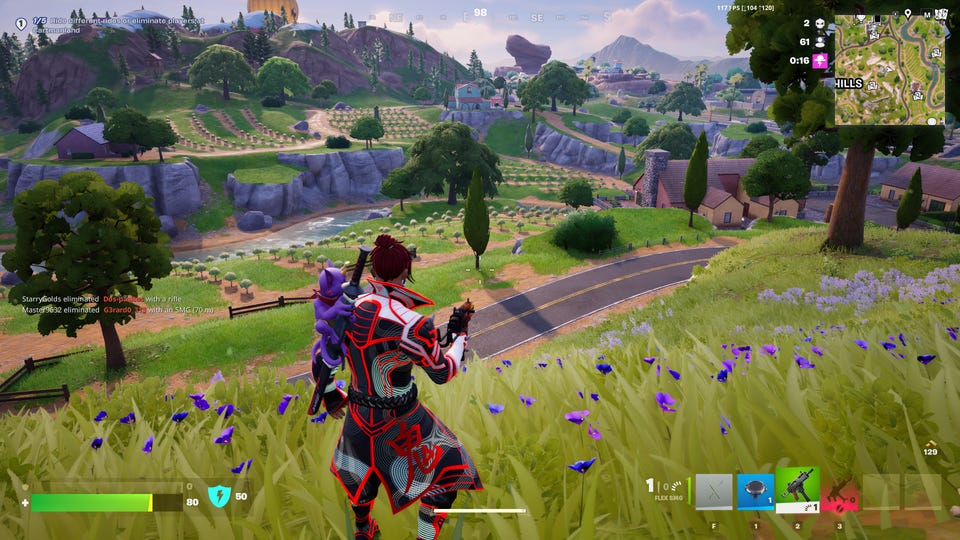This screenshot has width=960, height=540.
Task: Select the pickaxe harvesting tool slot
Action: [x=714, y=491]
